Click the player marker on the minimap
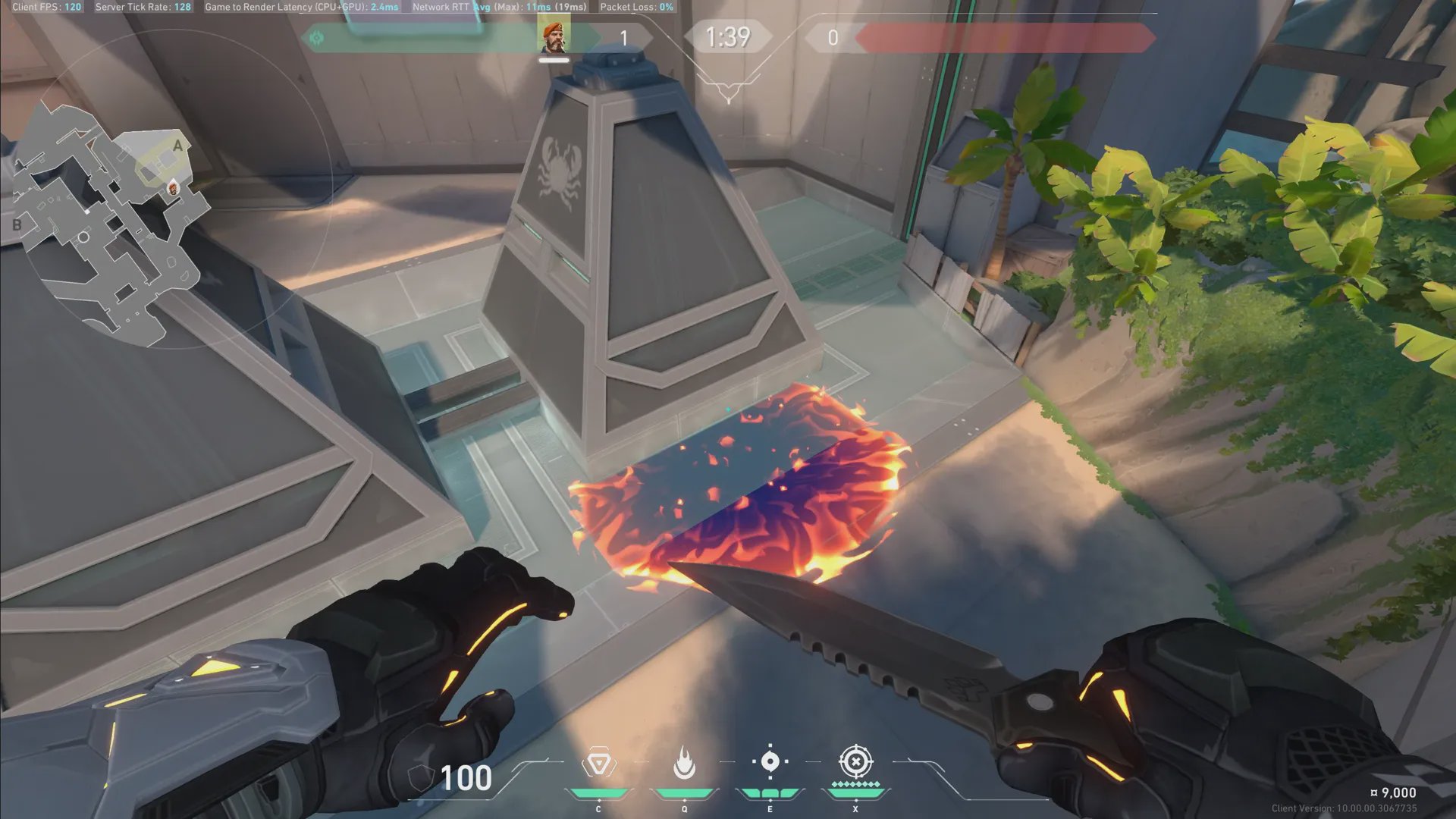 tap(173, 188)
